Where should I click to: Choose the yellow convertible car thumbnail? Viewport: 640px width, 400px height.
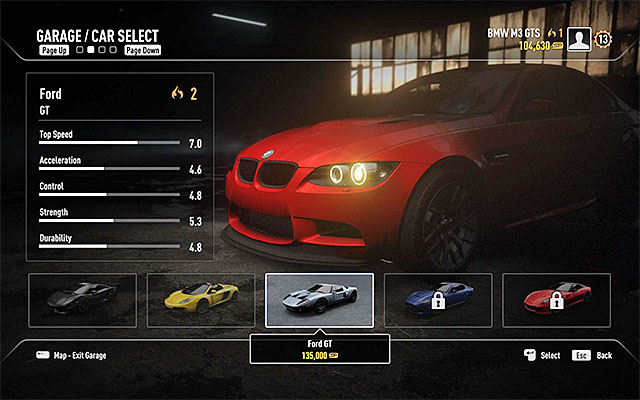pyautogui.click(x=201, y=300)
